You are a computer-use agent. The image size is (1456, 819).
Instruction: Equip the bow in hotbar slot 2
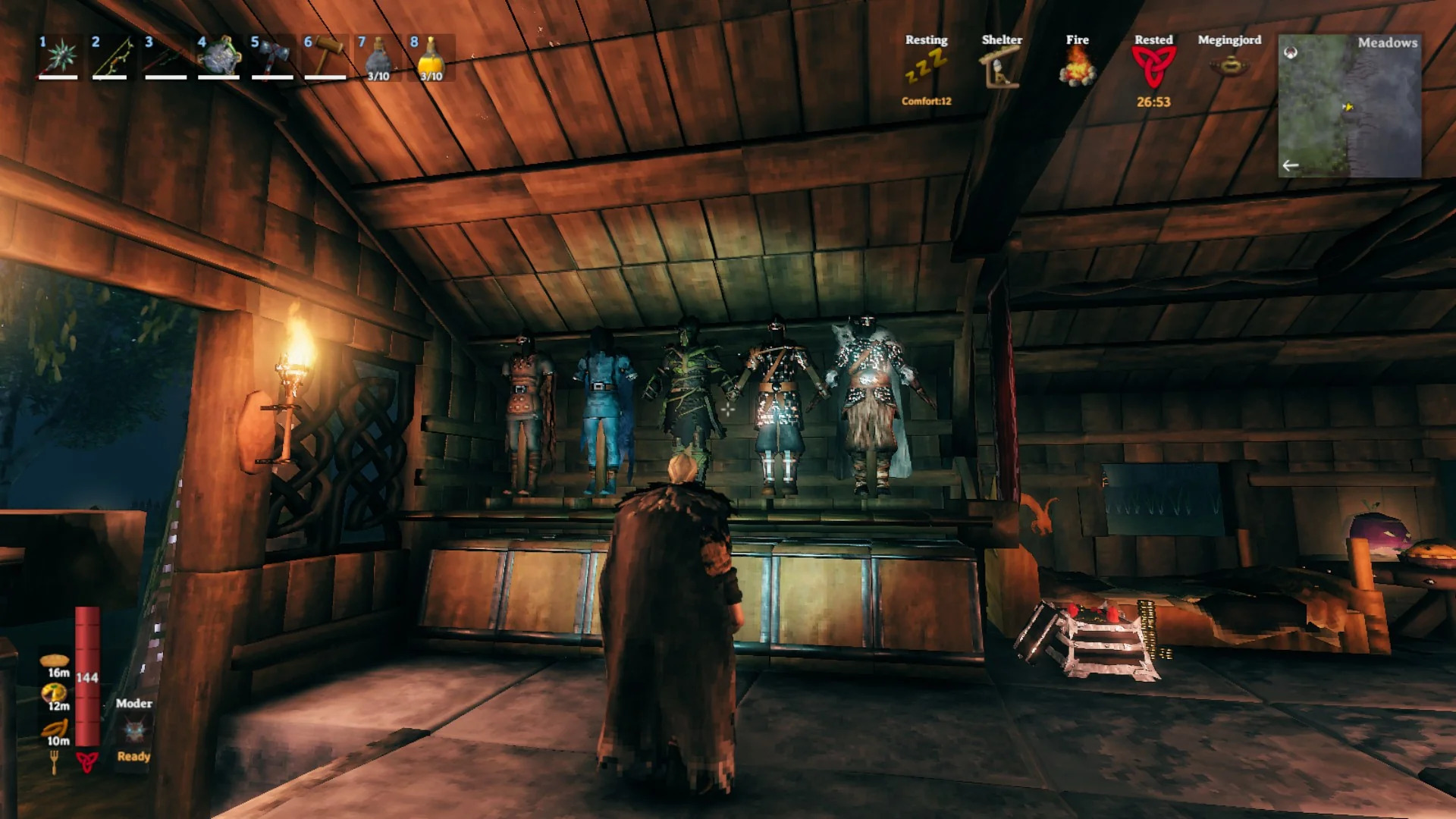coord(112,57)
